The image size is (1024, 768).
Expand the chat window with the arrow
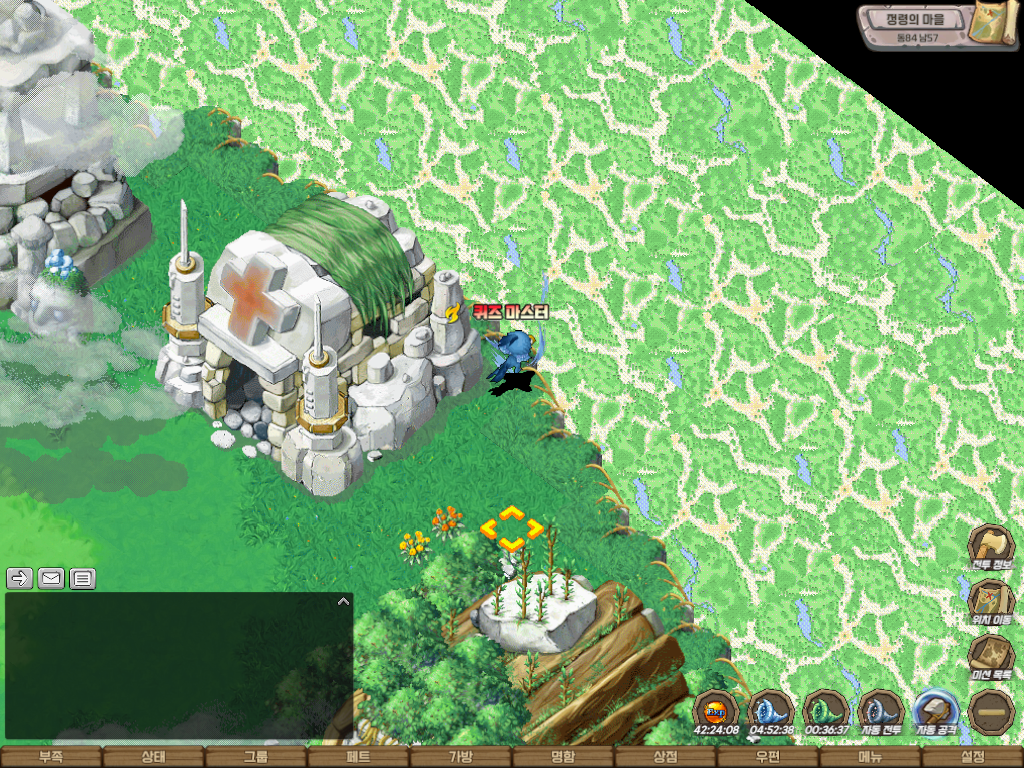[343, 602]
